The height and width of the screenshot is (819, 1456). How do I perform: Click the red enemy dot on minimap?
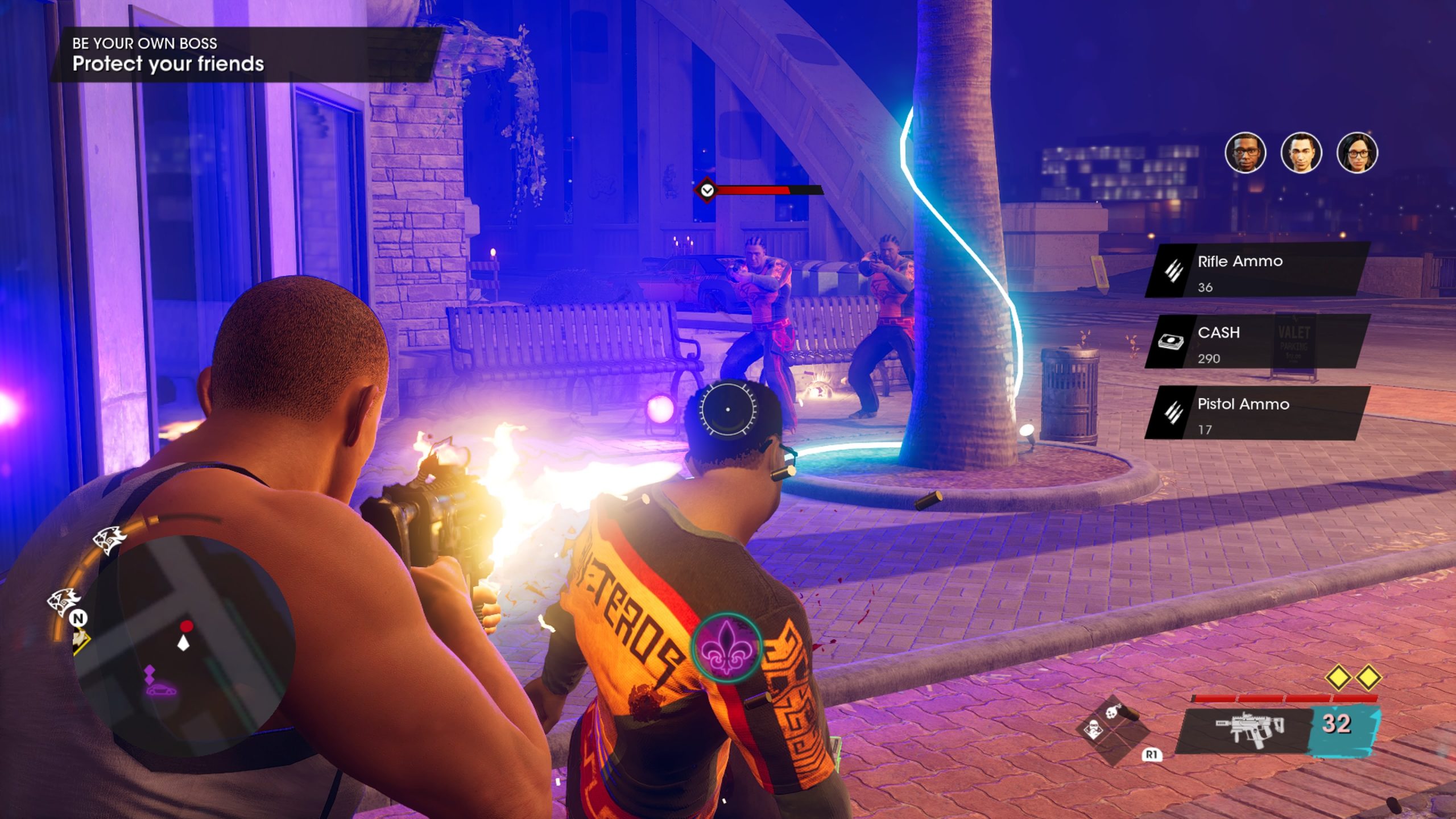(187, 626)
